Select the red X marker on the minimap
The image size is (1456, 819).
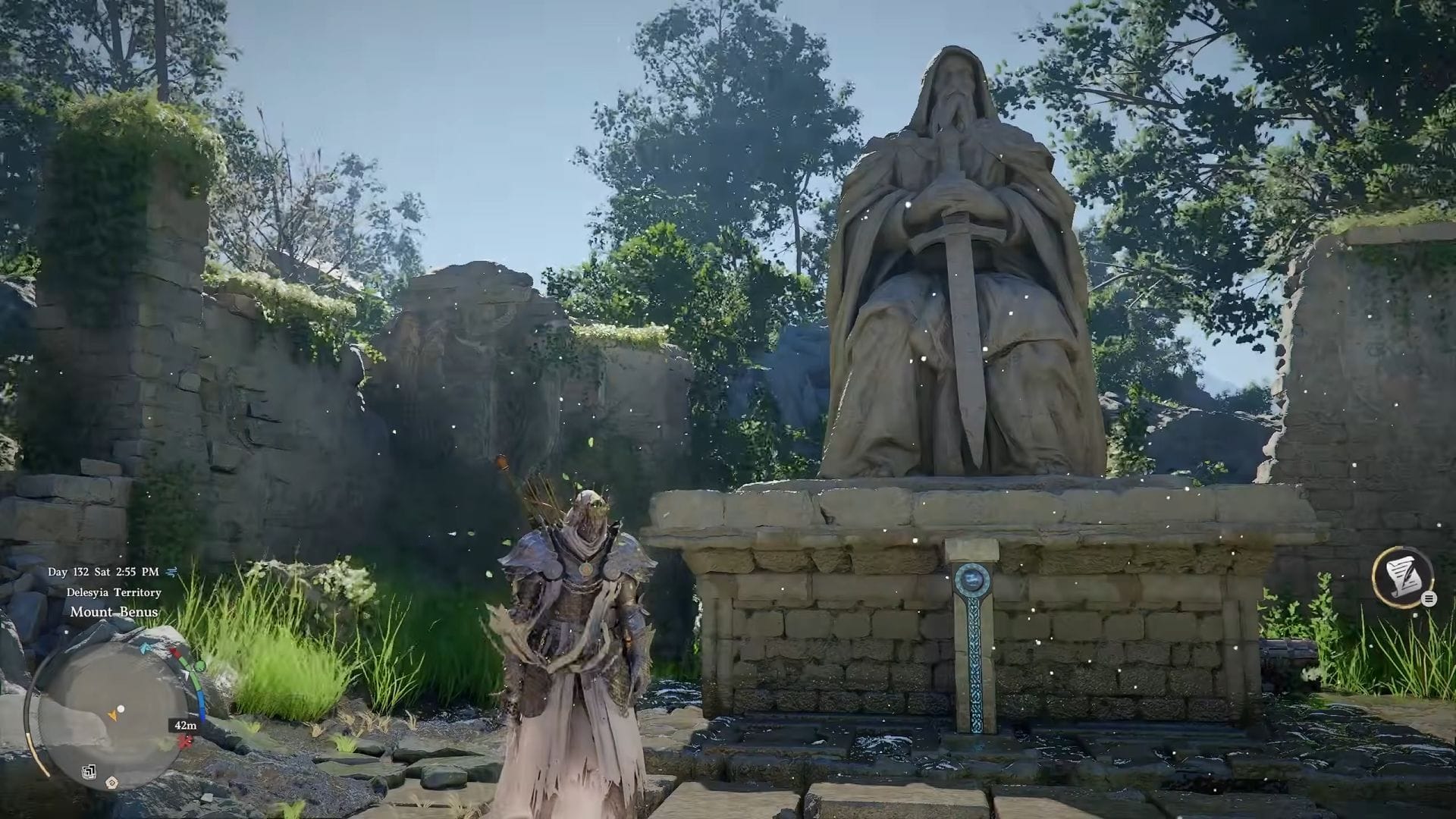coord(186,740)
